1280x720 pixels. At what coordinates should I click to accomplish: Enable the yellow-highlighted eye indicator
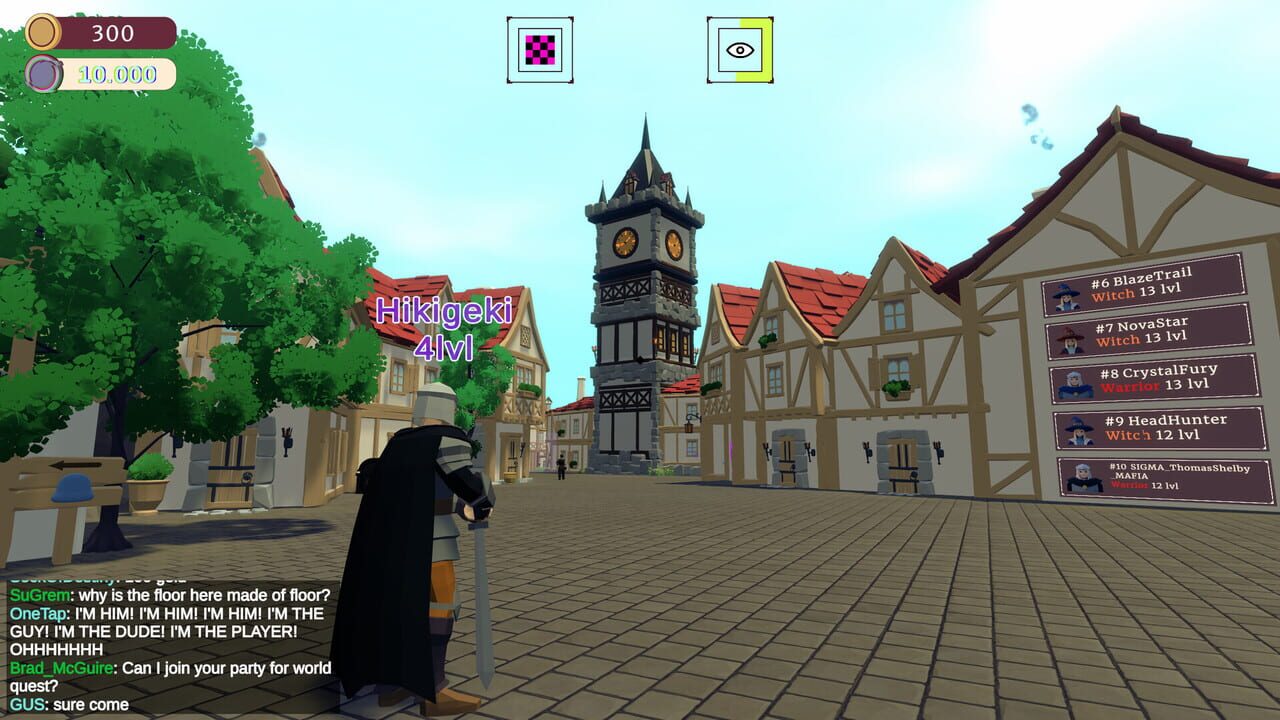[x=740, y=48]
